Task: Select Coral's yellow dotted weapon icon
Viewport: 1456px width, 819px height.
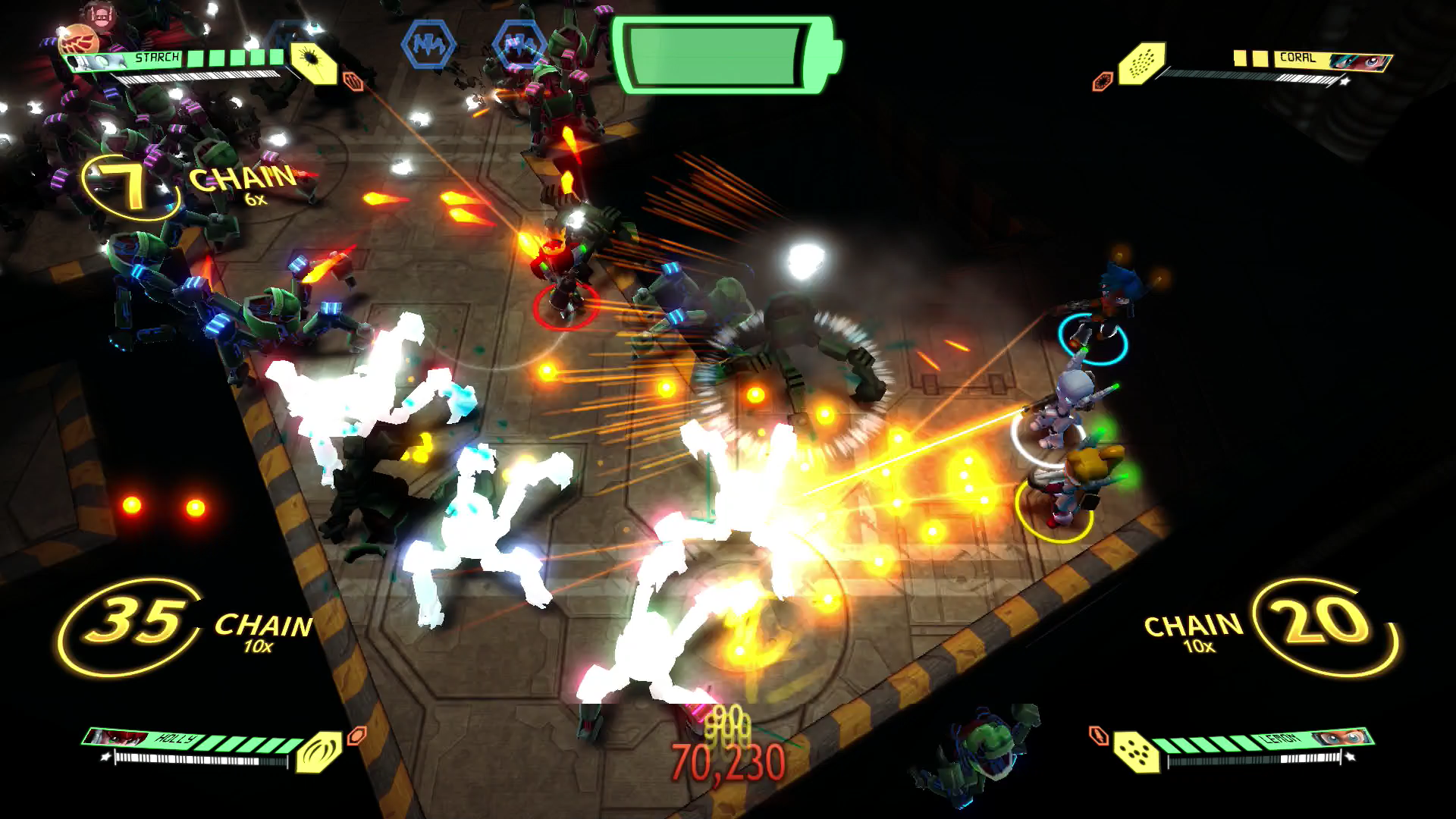Action: (x=1141, y=62)
